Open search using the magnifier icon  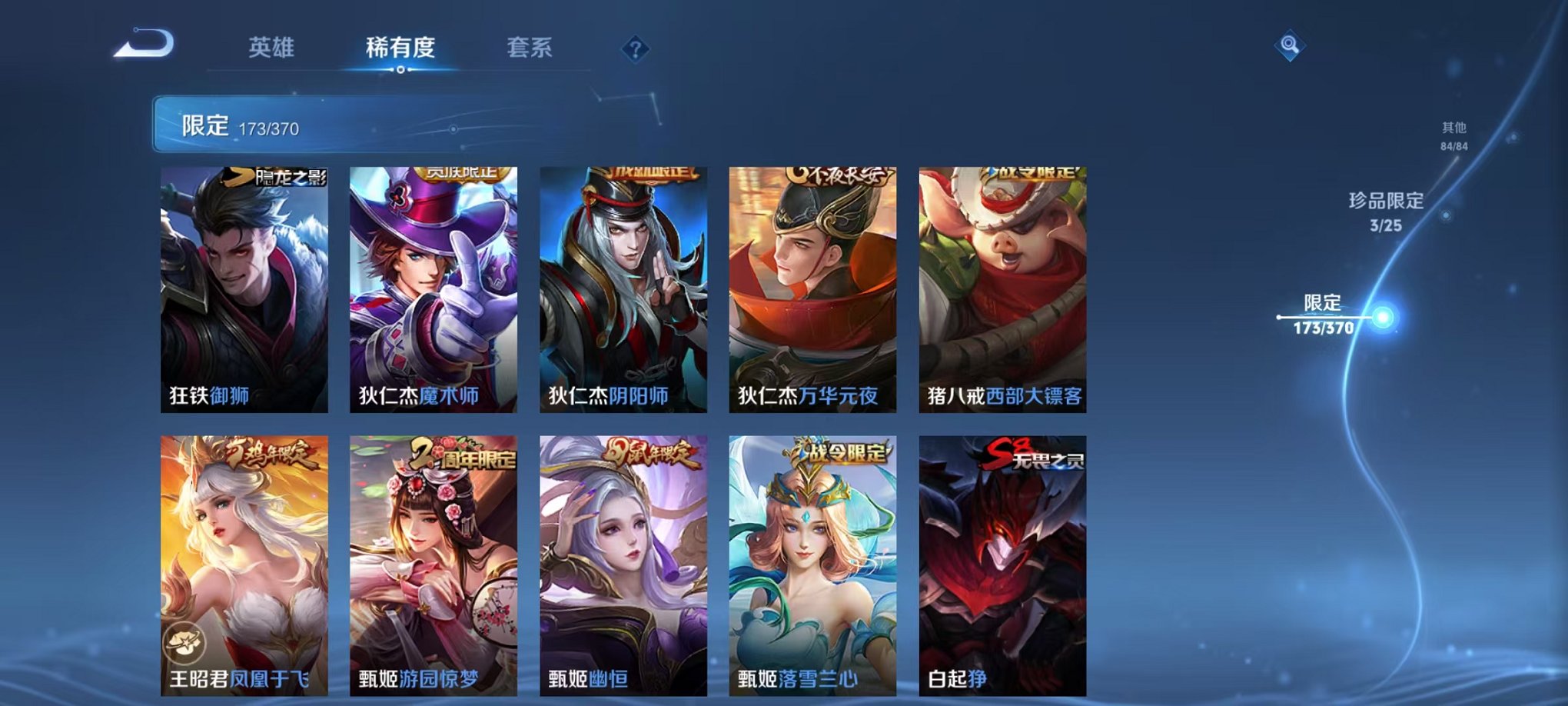[x=1291, y=45]
